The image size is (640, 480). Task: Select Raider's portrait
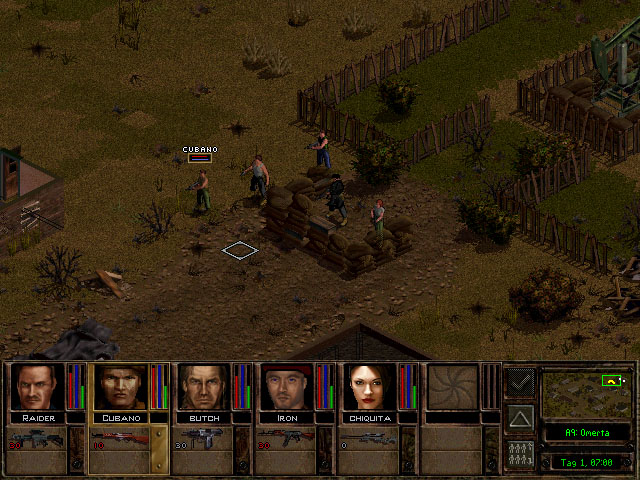(x=37, y=386)
